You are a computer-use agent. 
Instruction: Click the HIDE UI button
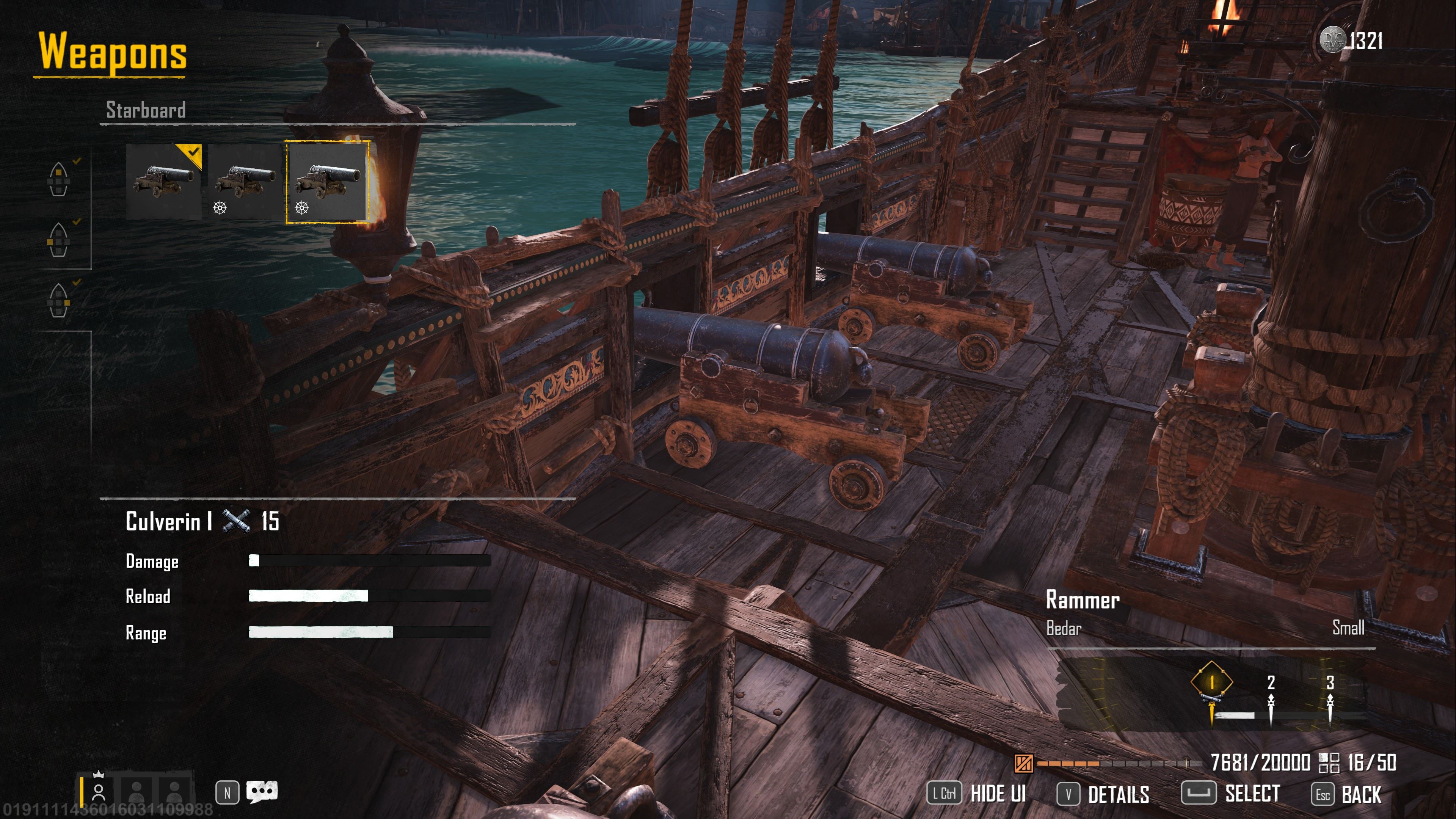point(976,794)
